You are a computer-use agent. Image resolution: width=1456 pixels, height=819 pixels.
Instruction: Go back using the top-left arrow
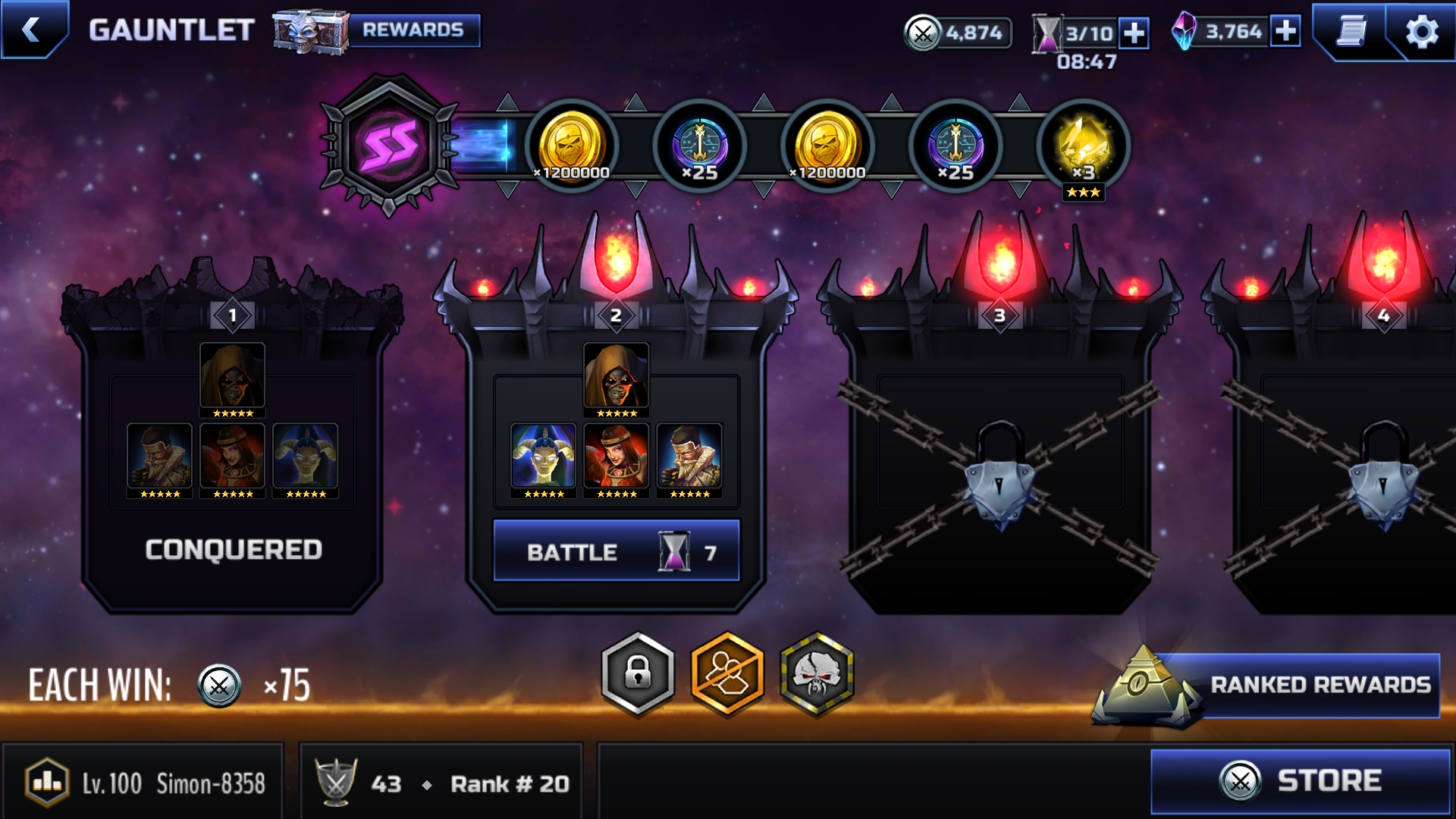pyautogui.click(x=32, y=30)
